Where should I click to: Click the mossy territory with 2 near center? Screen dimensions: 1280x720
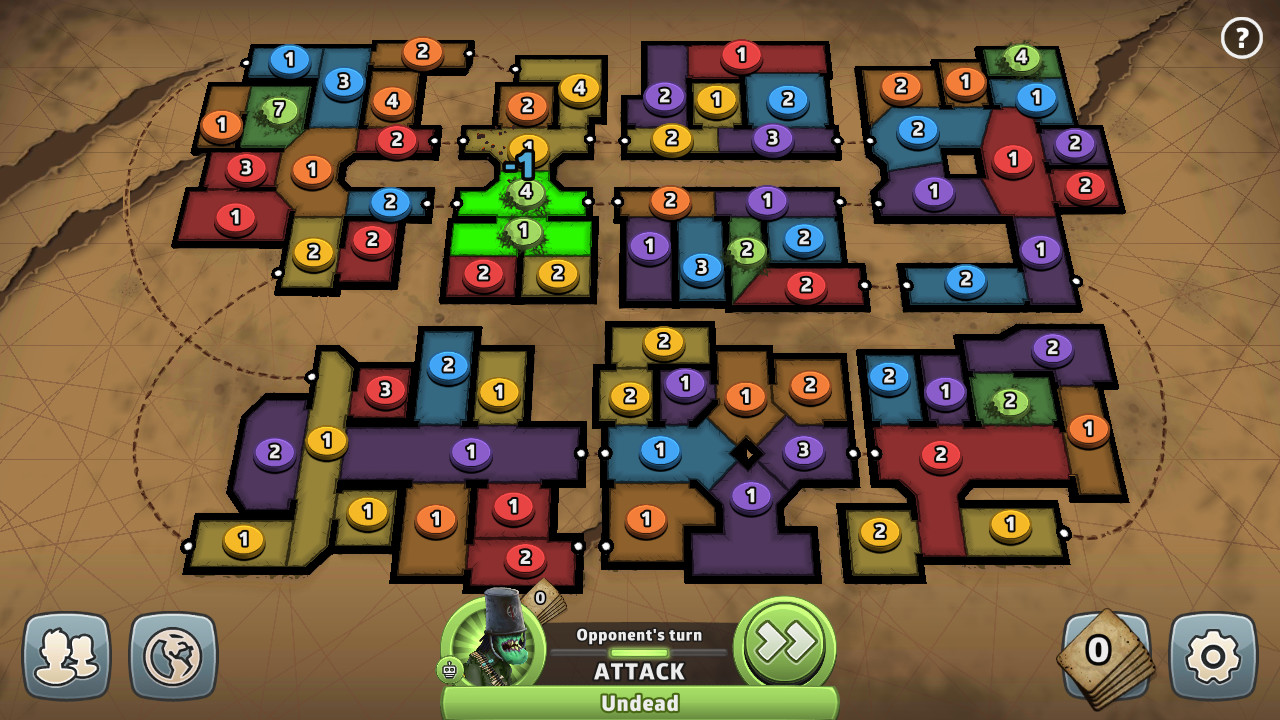point(745,247)
